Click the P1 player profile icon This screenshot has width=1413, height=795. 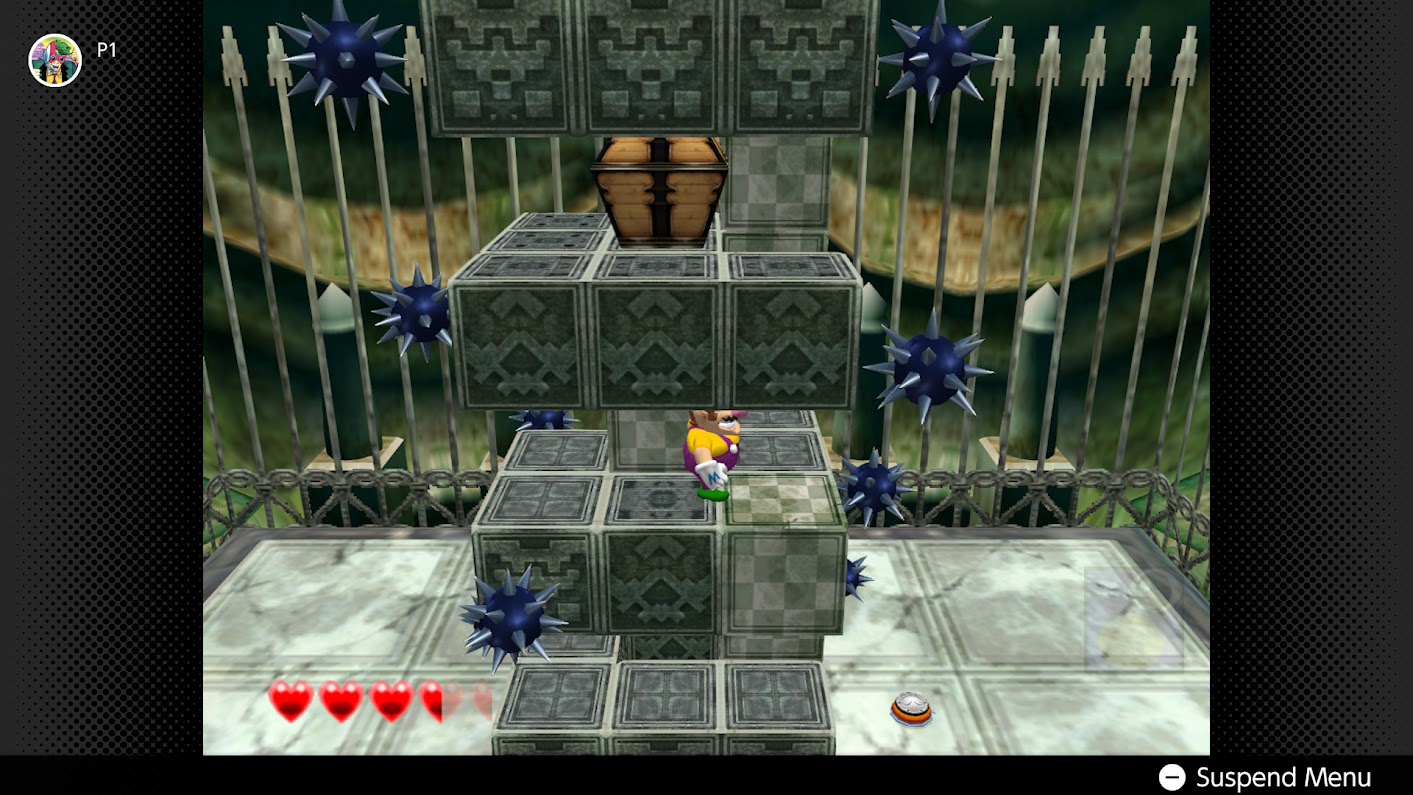[55, 60]
